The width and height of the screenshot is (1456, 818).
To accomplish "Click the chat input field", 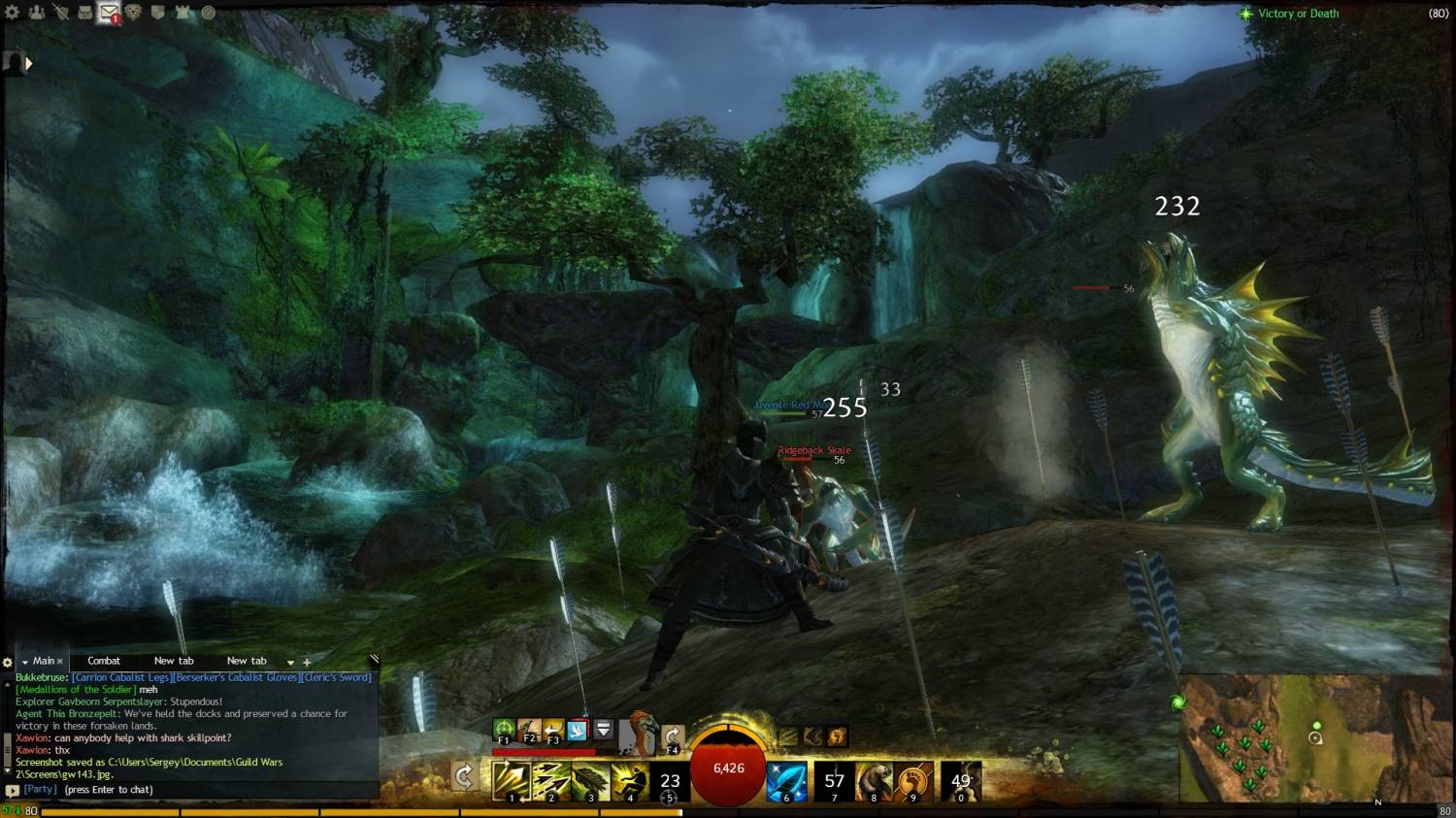I will click(x=194, y=790).
